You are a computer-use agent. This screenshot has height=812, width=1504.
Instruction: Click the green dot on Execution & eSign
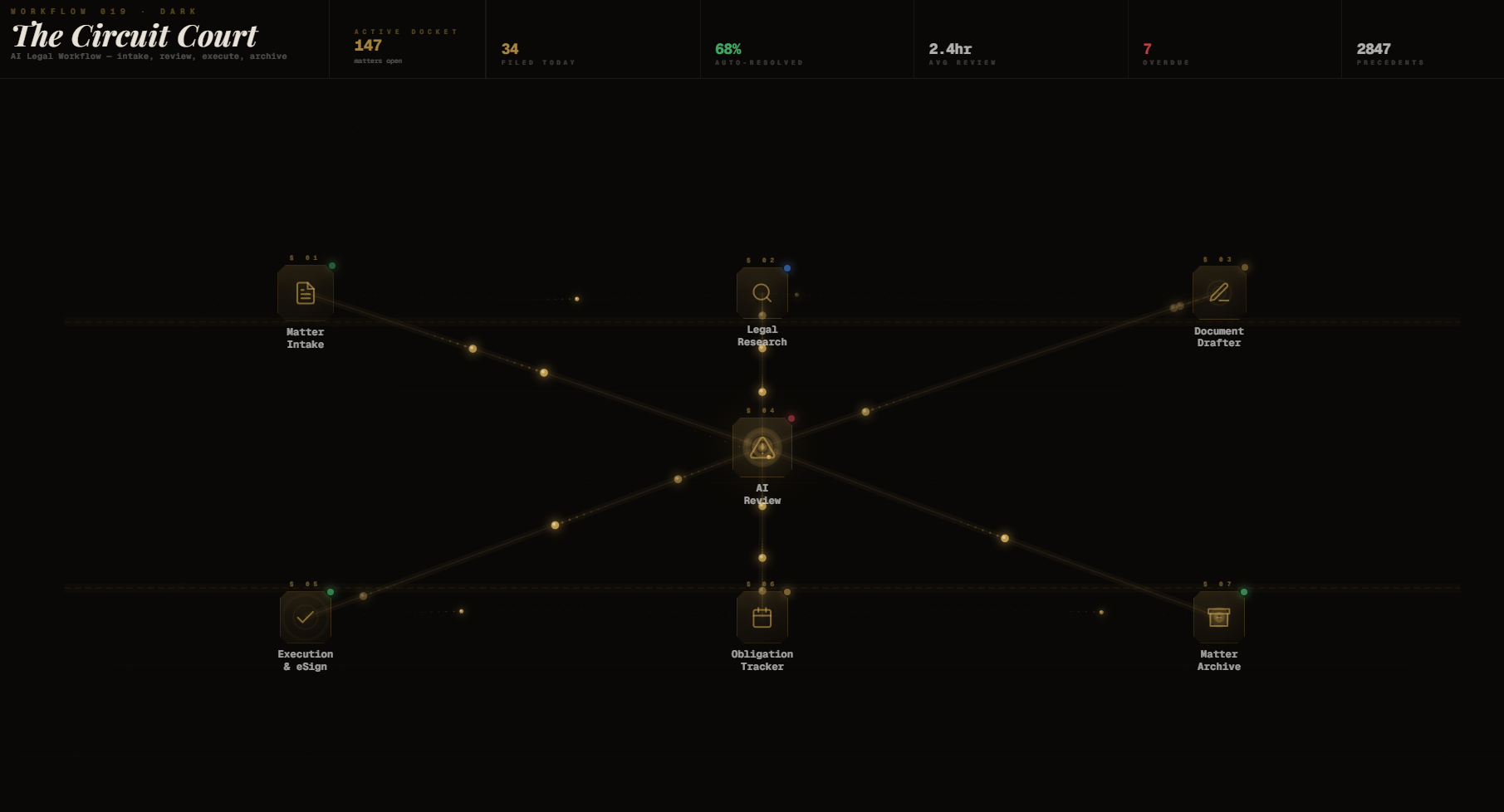tap(329, 591)
